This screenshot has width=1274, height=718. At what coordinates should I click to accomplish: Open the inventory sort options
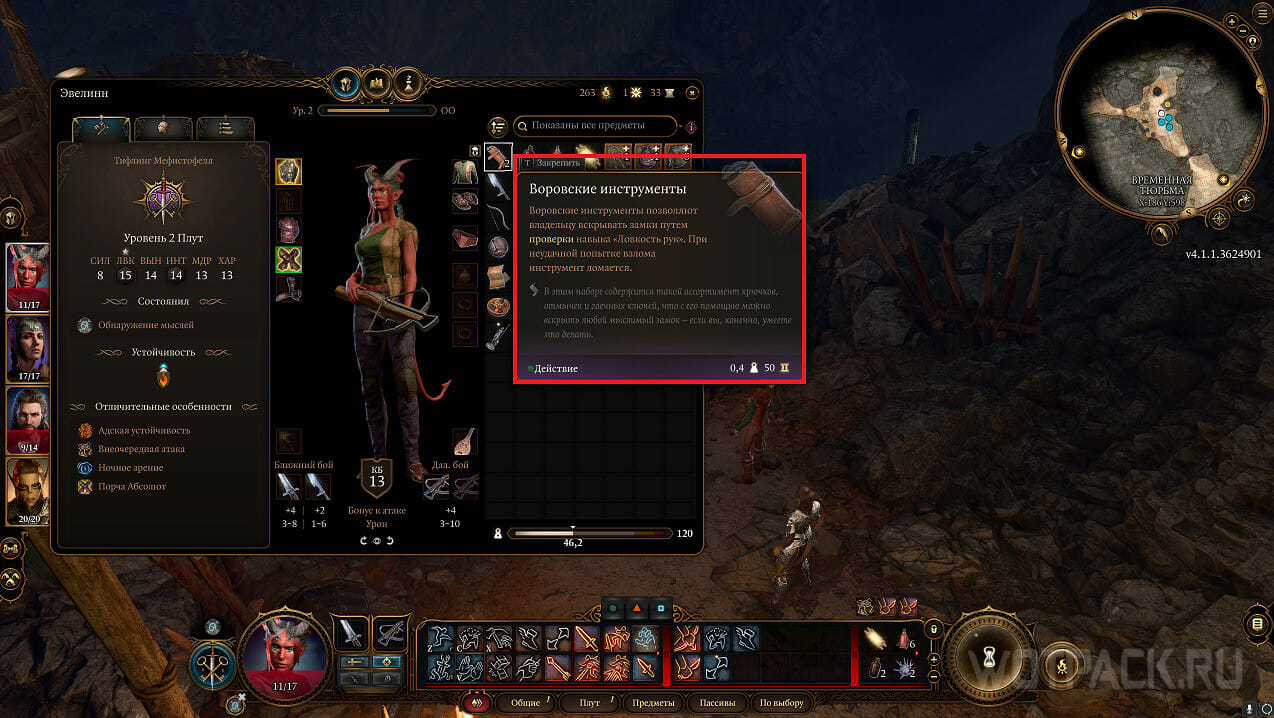coord(497,127)
